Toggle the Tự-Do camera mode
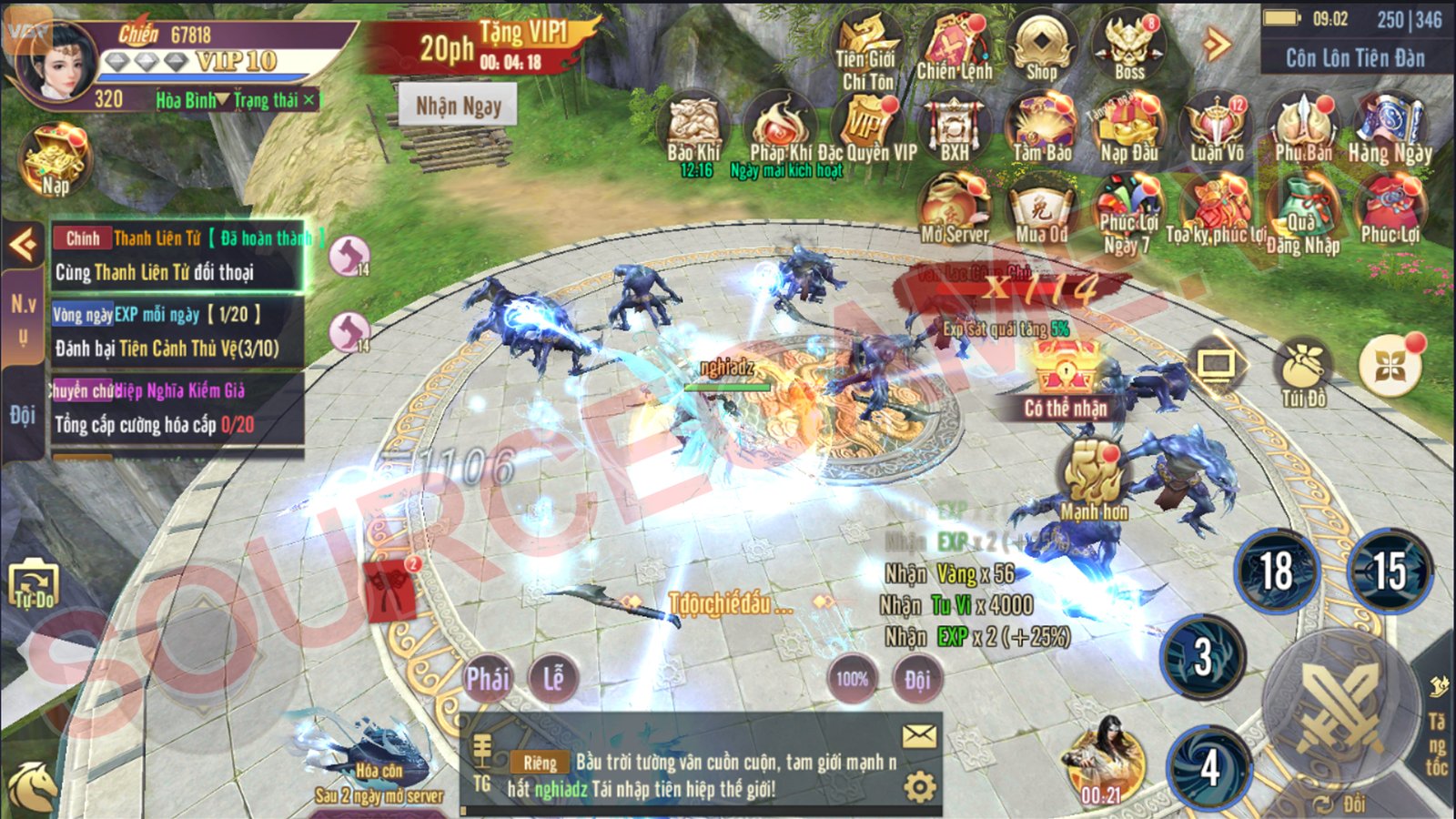This screenshot has width=1456, height=819. coord(34,583)
